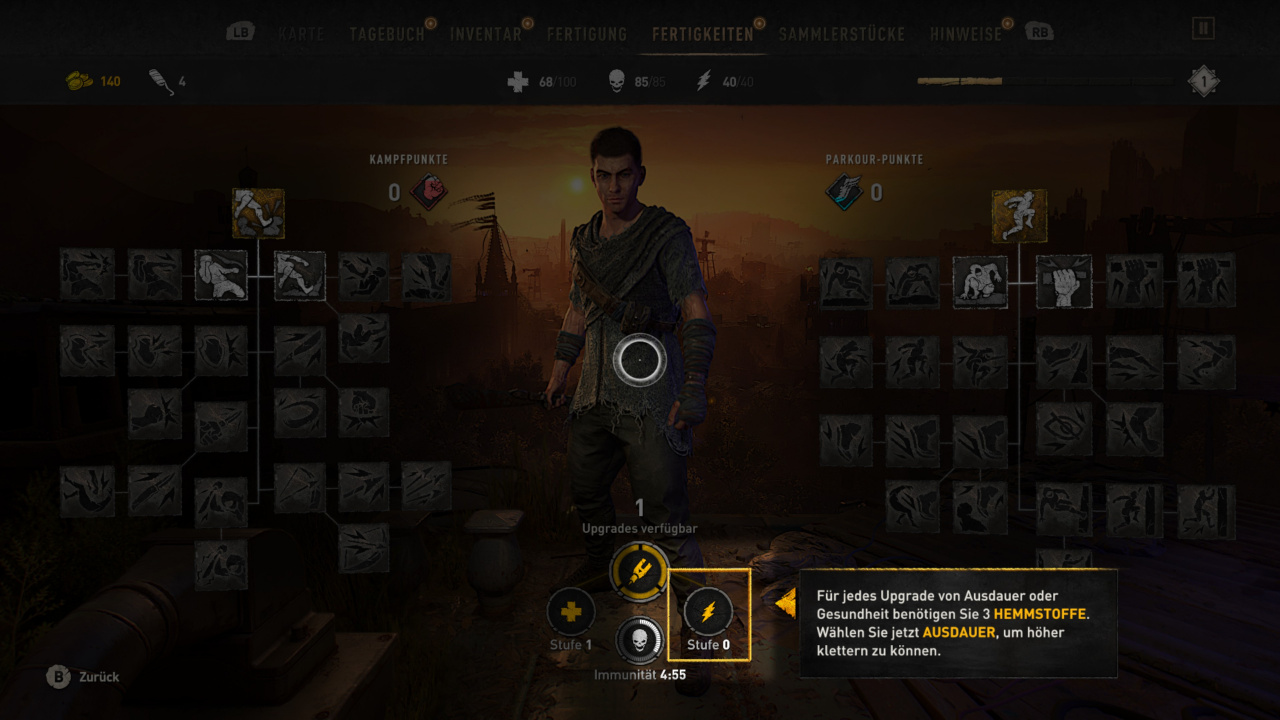1280x720 pixels.
Task: Open the Tagebuch tab
Action: (x=386, y=34)
